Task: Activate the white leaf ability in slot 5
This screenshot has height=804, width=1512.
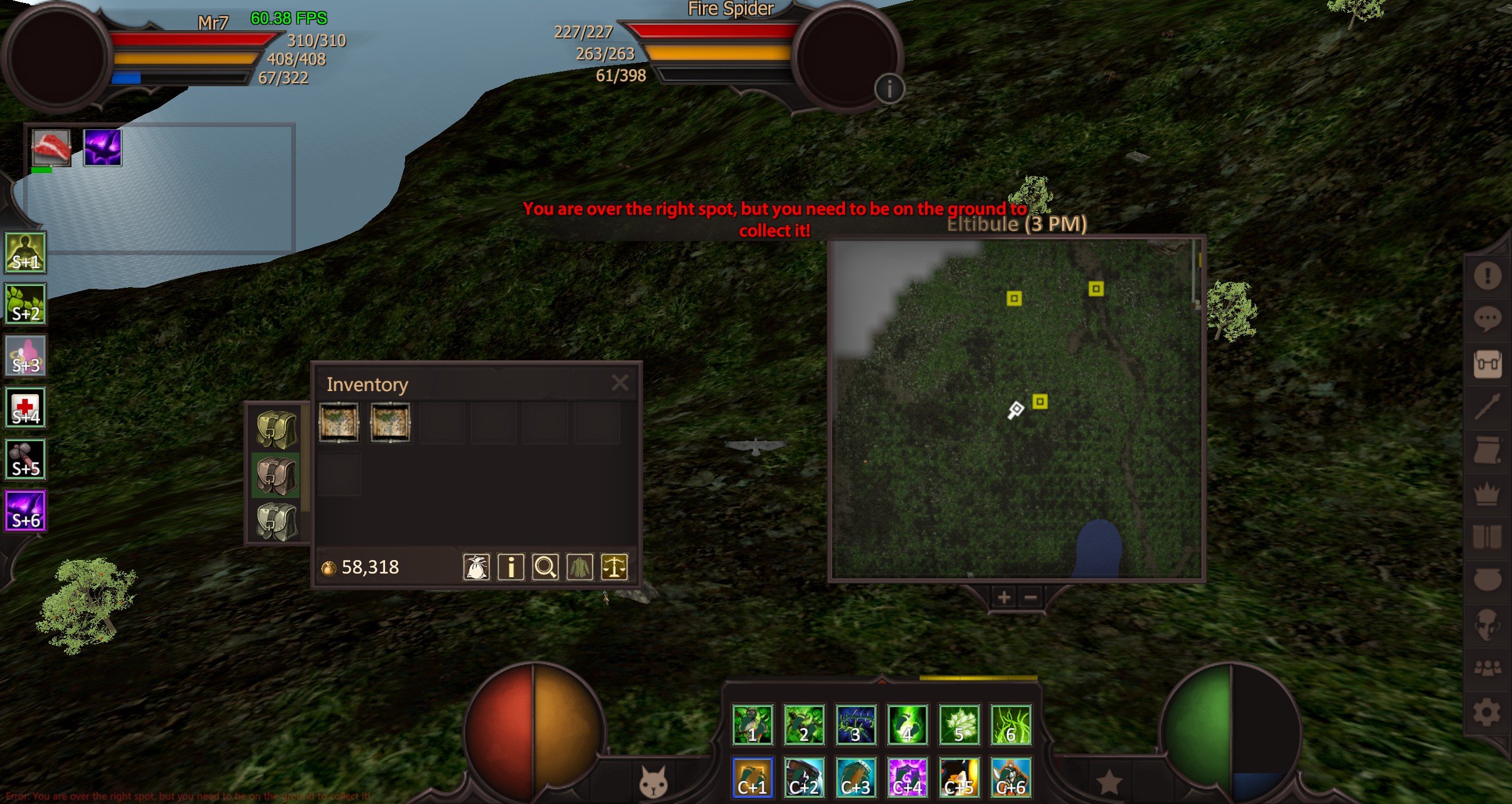Action: tap(959, 725)
